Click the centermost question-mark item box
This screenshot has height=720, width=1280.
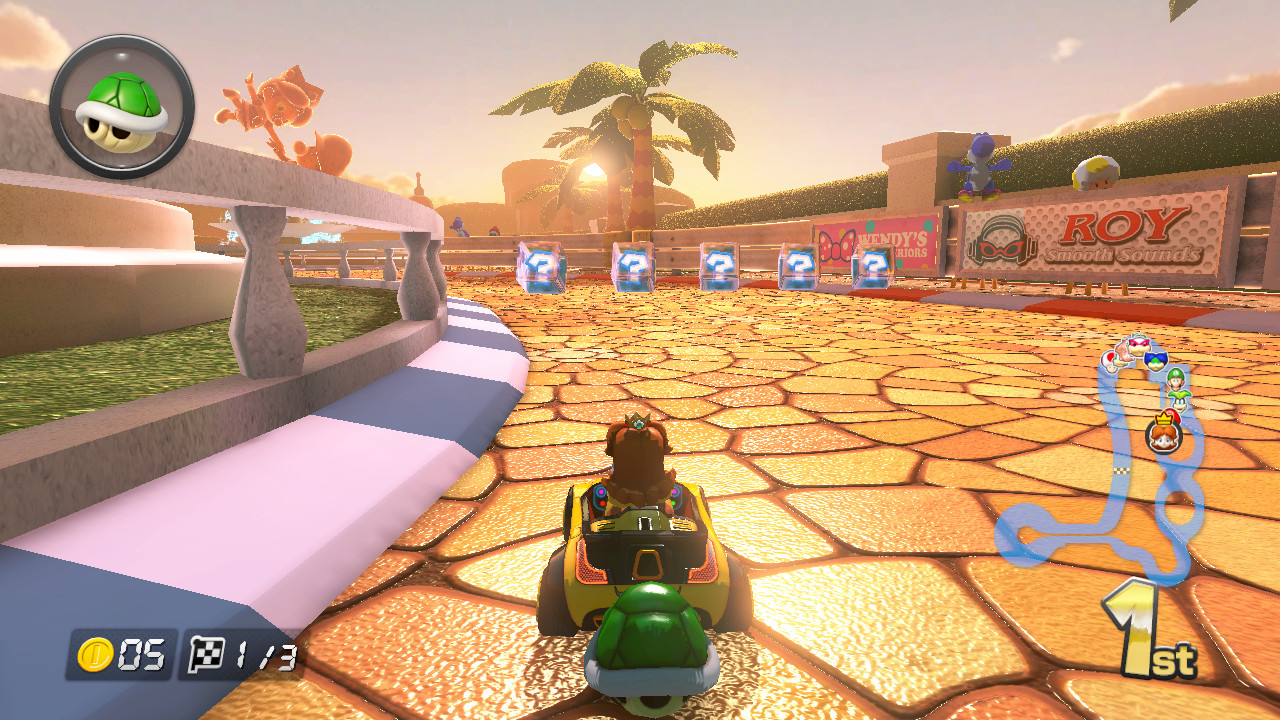click(717, 263)
